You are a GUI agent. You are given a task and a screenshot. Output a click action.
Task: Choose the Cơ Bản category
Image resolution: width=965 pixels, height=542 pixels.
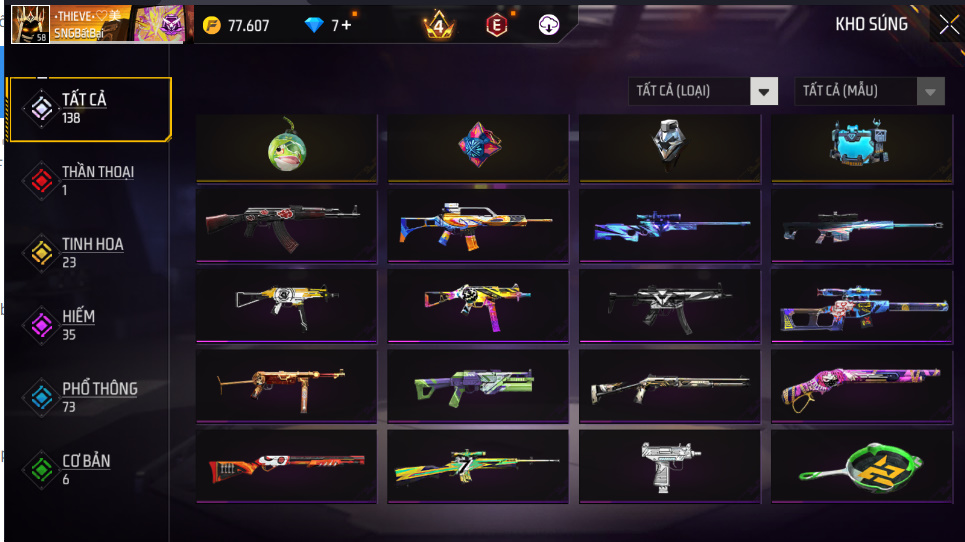[88, 469]
